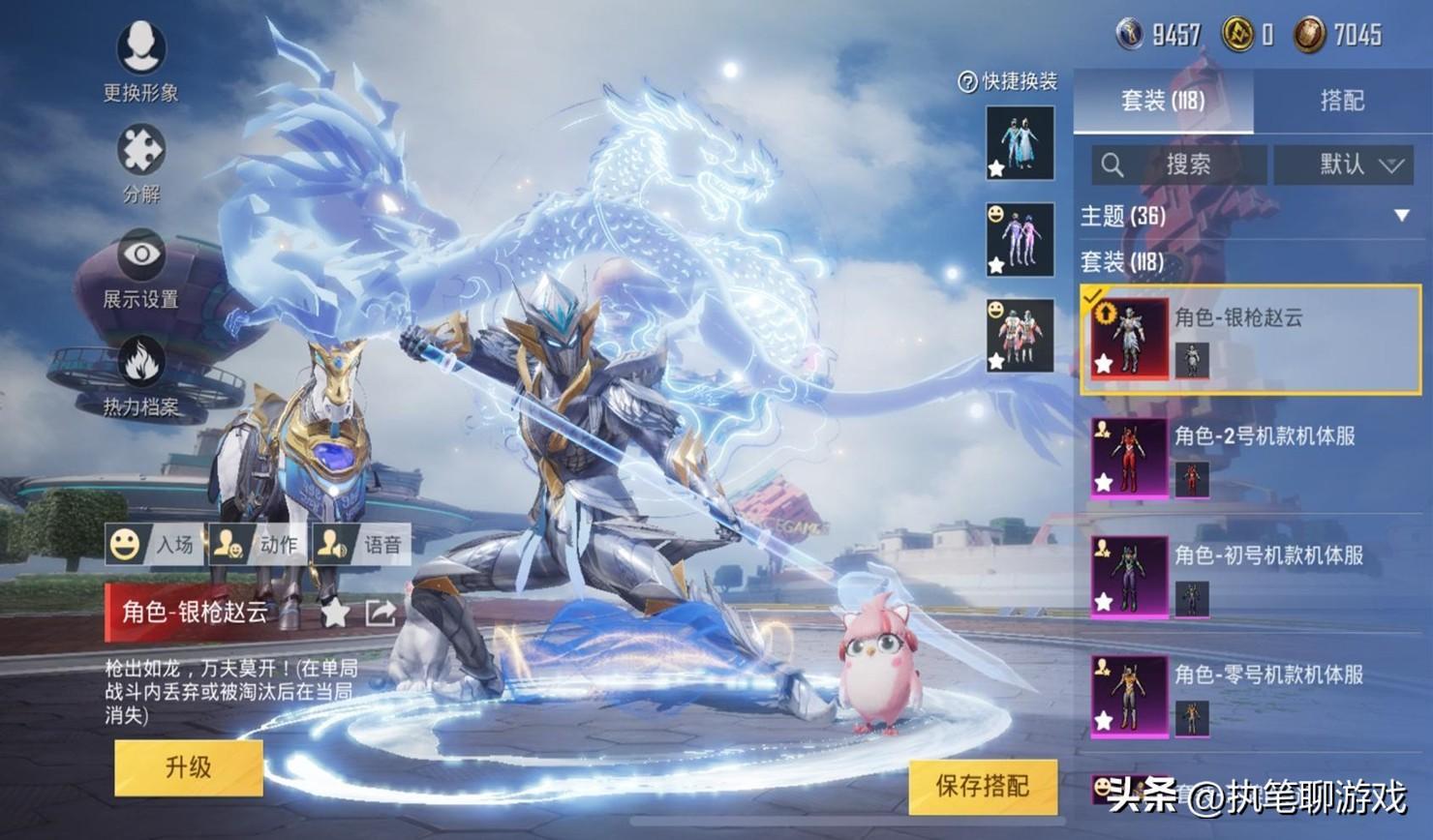Click the 快捷换装 question mark help icon
The image size is (1433, 840).
pyautogui.click(x=966, y=82)
